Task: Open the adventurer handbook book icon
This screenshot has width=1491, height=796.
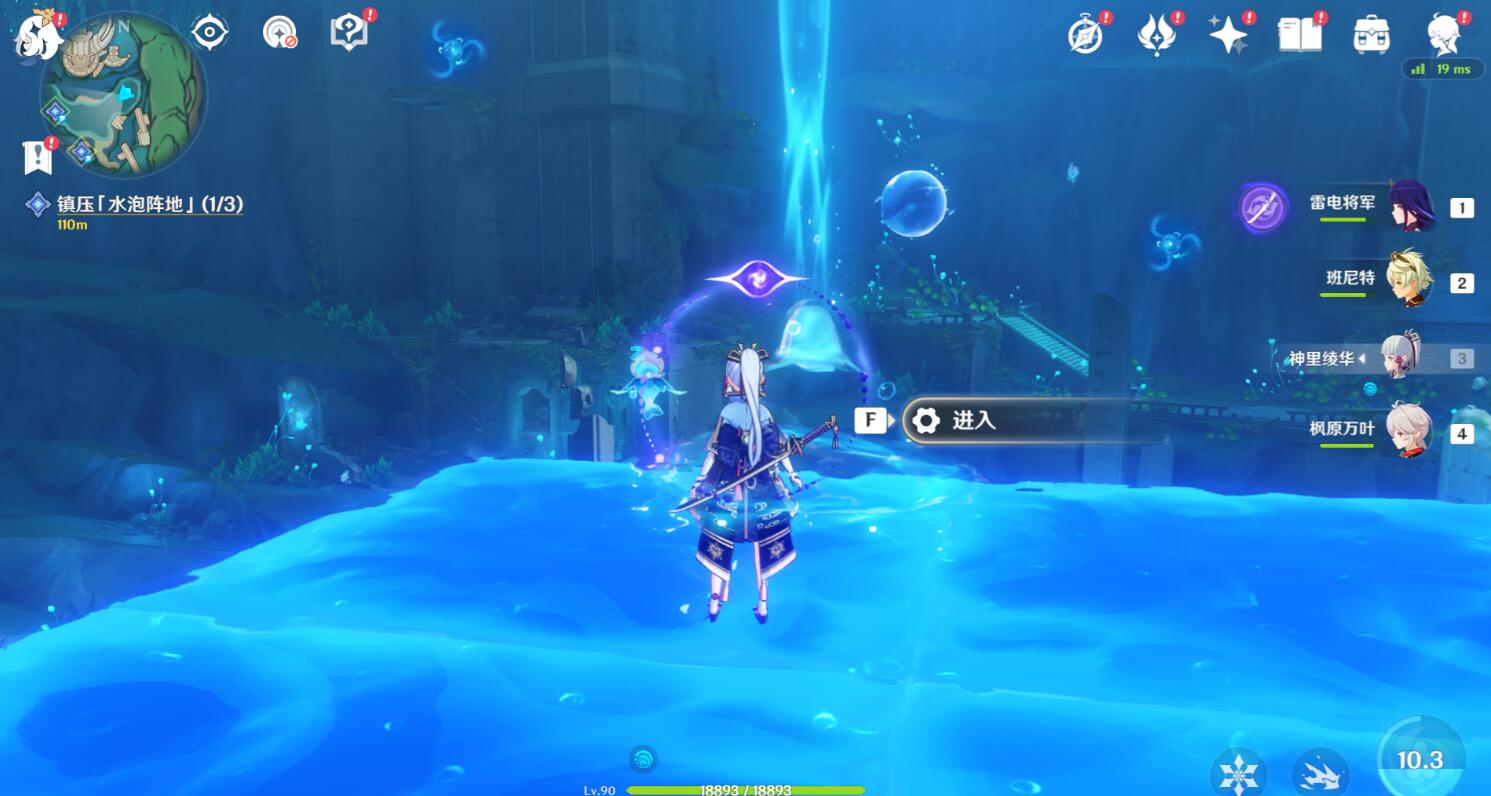Action: tap(1300, 35)
